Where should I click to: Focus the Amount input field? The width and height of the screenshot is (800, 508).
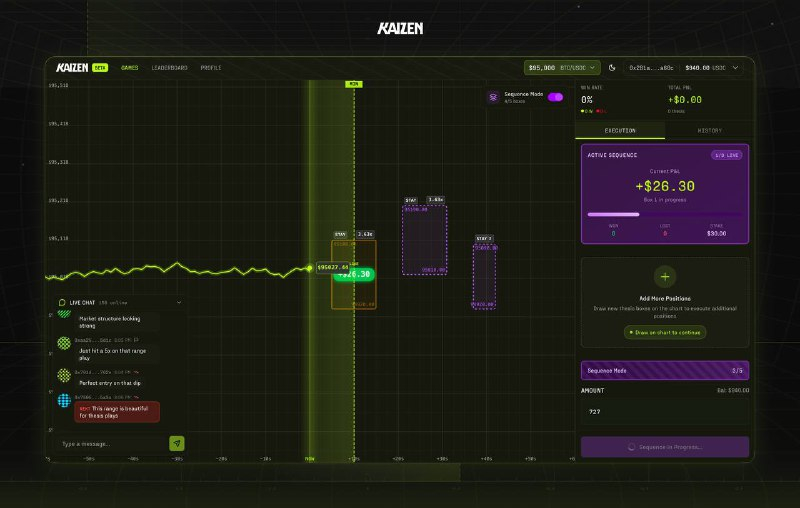click(665, 411)
